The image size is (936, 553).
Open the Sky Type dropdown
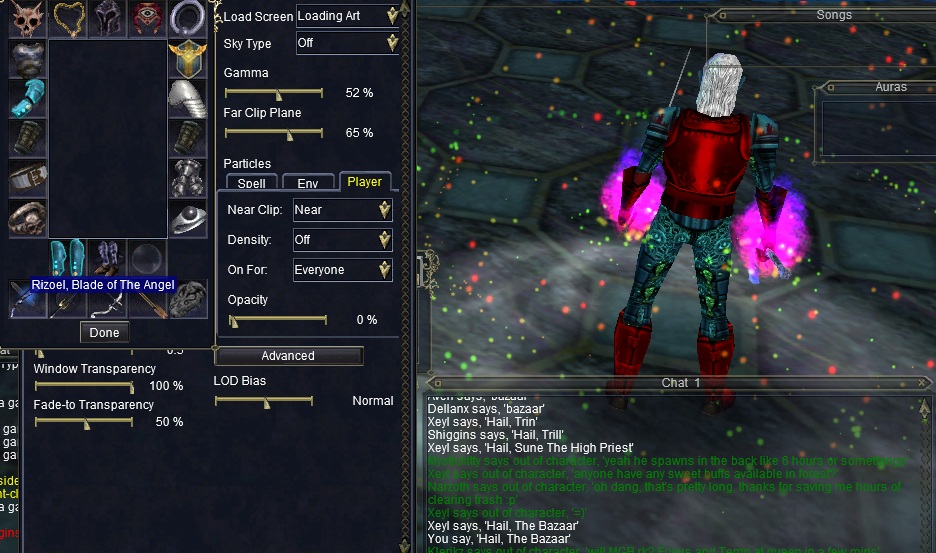click(x=346, y=44)
